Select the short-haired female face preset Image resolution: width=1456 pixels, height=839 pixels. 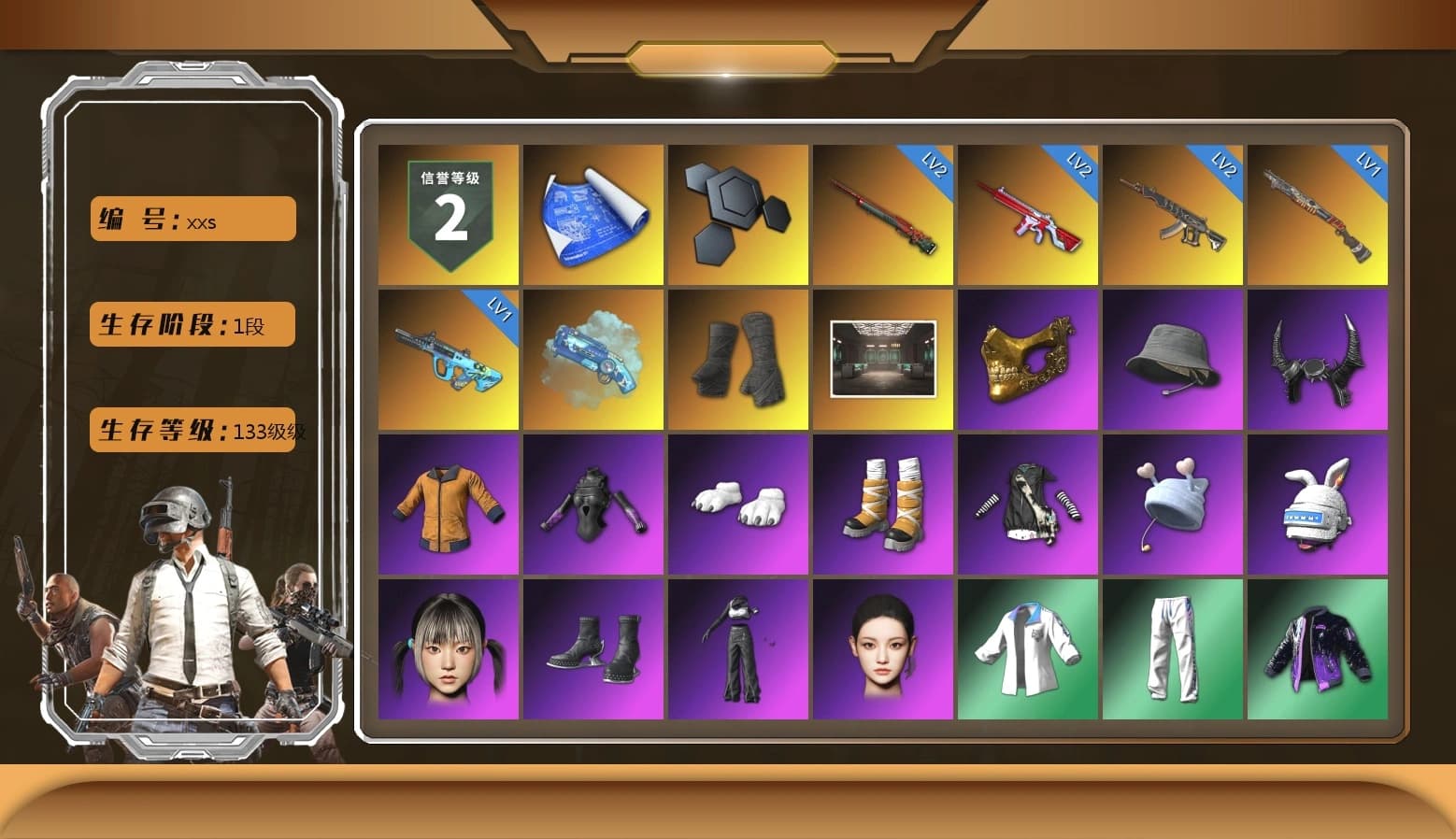[883, 647]
